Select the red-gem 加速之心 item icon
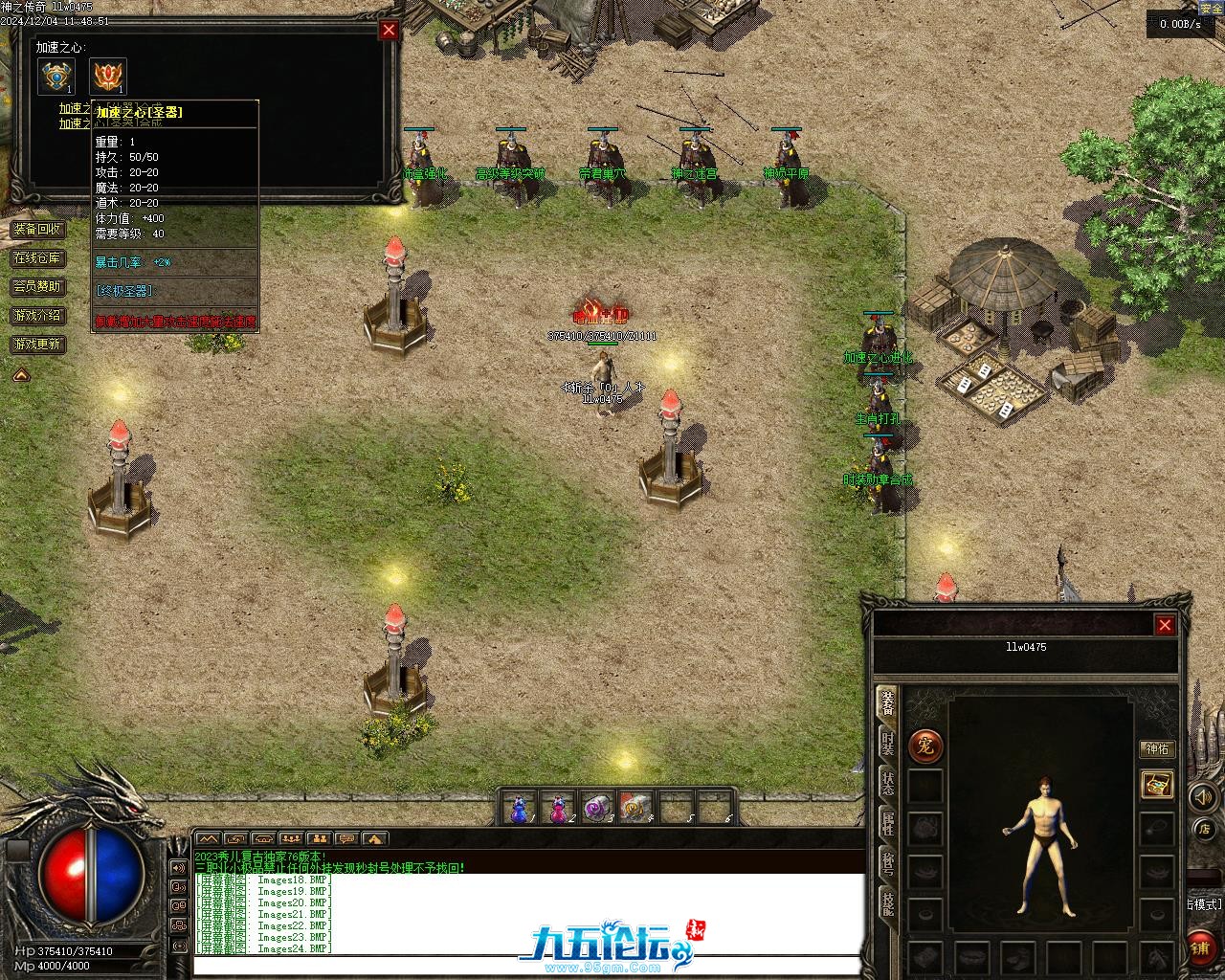The height and width of the screenshot is (980, 1225). pos(107,77)
